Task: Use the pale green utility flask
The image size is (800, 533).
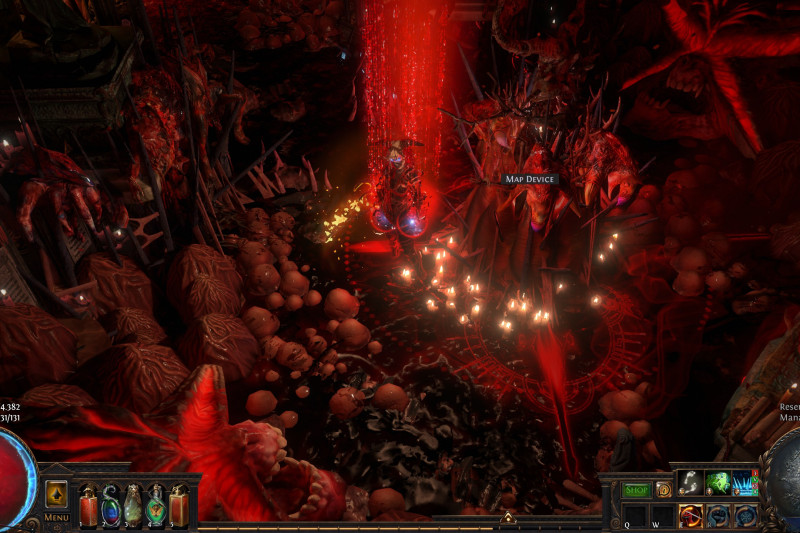Action: pyautogui.click(x=133, y=503)
